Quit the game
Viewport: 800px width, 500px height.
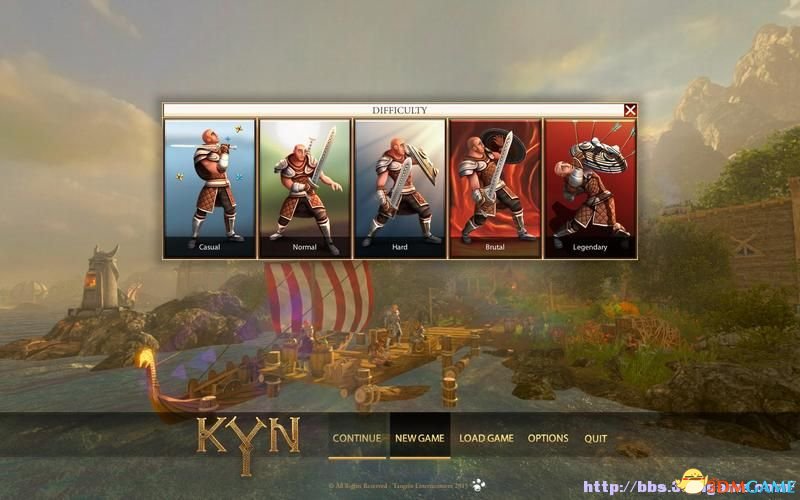596,438
